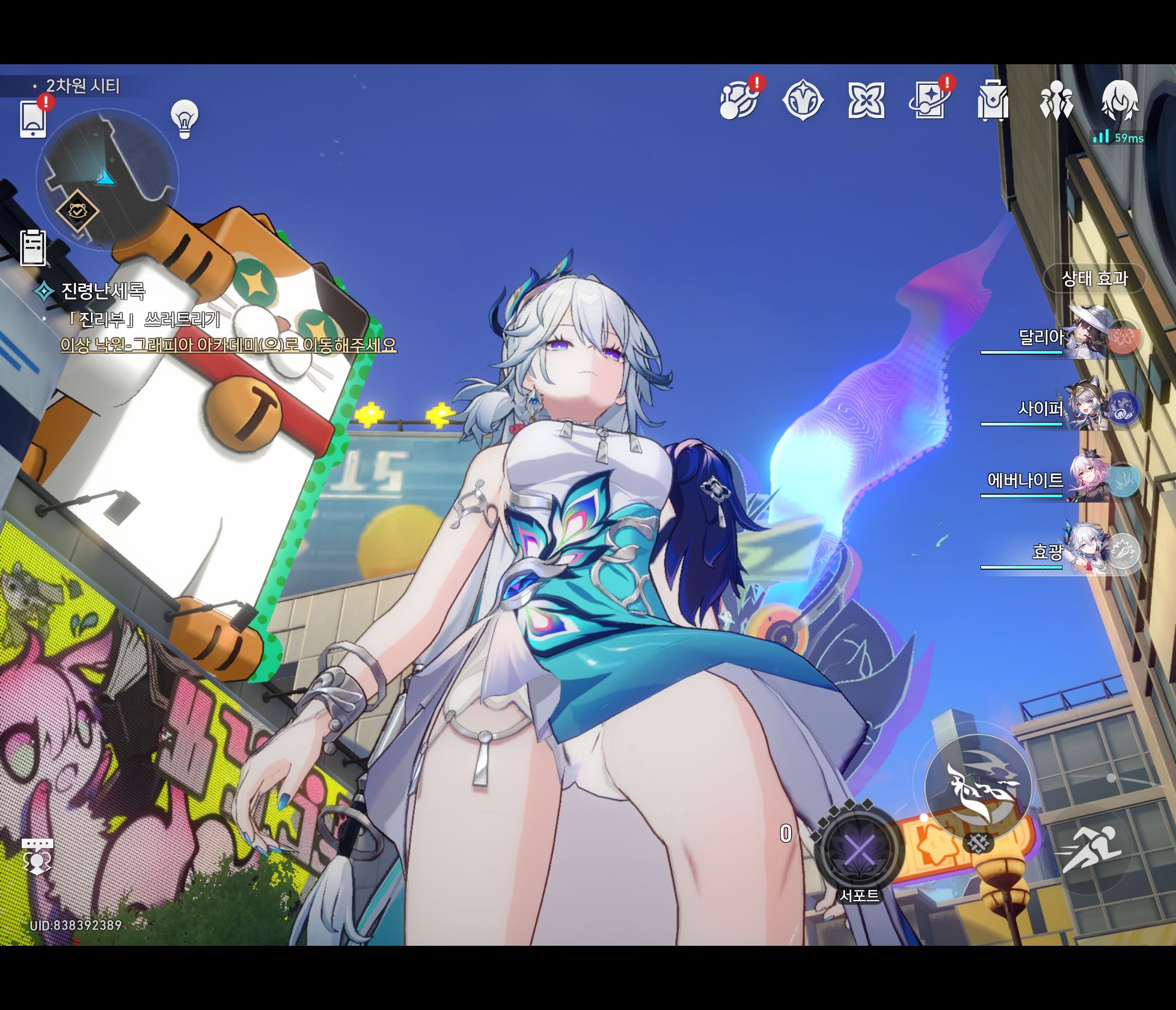The image size is (1176, 1010).
Task: Open the compass-shaped navigation icon
Action: (x=803, y=101)
